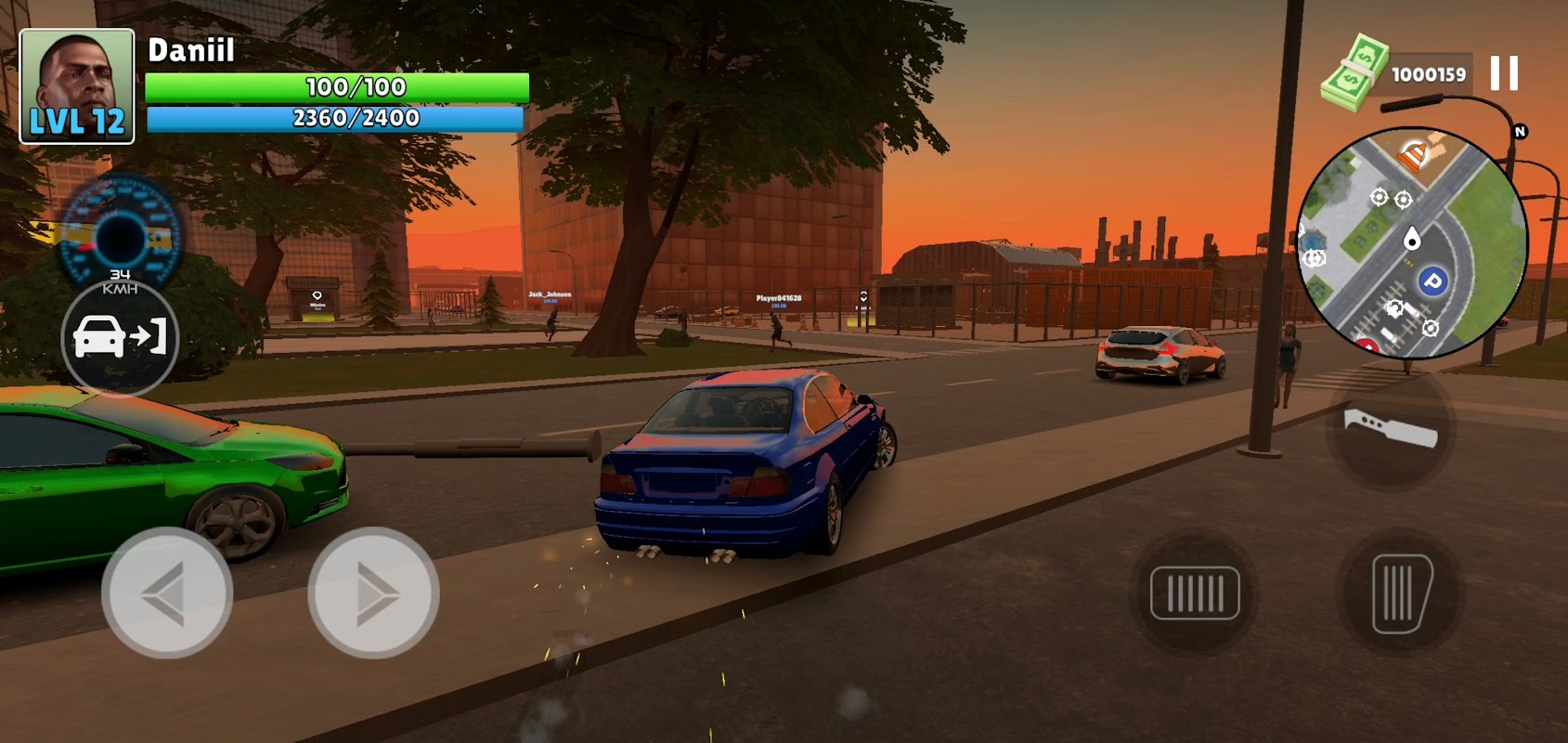Open Daniil's character portrait
The width and height of the screenshot is (1568, 743).
(77, 86)
